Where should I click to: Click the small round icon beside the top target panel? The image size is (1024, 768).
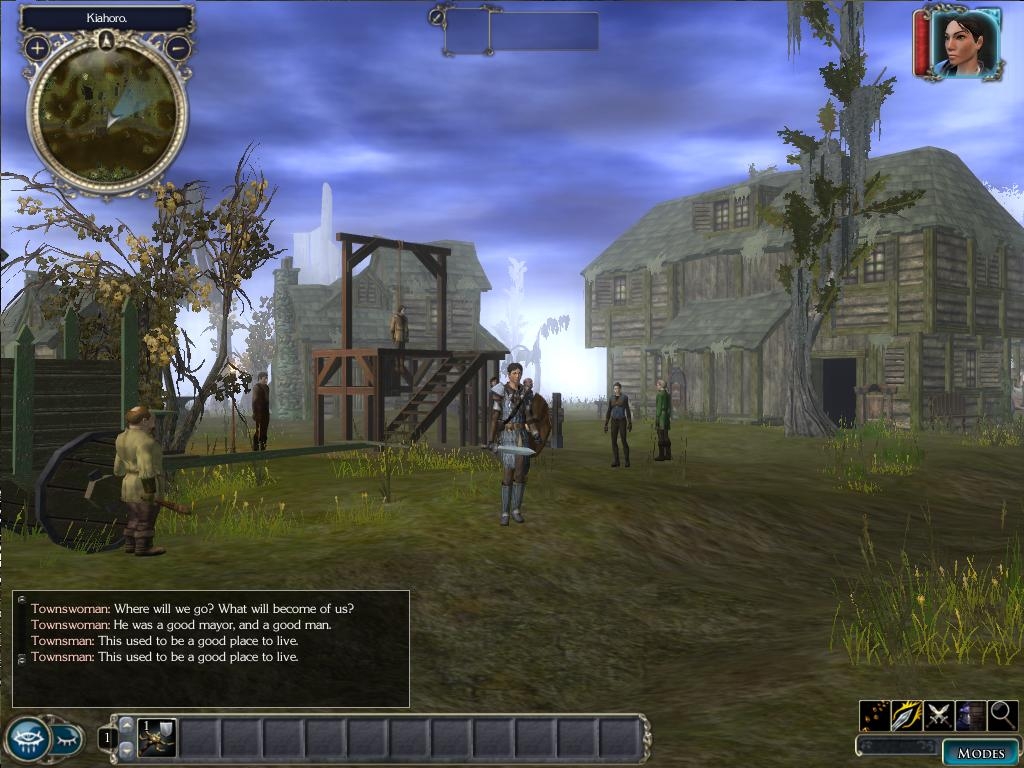[x=437, y=16]
